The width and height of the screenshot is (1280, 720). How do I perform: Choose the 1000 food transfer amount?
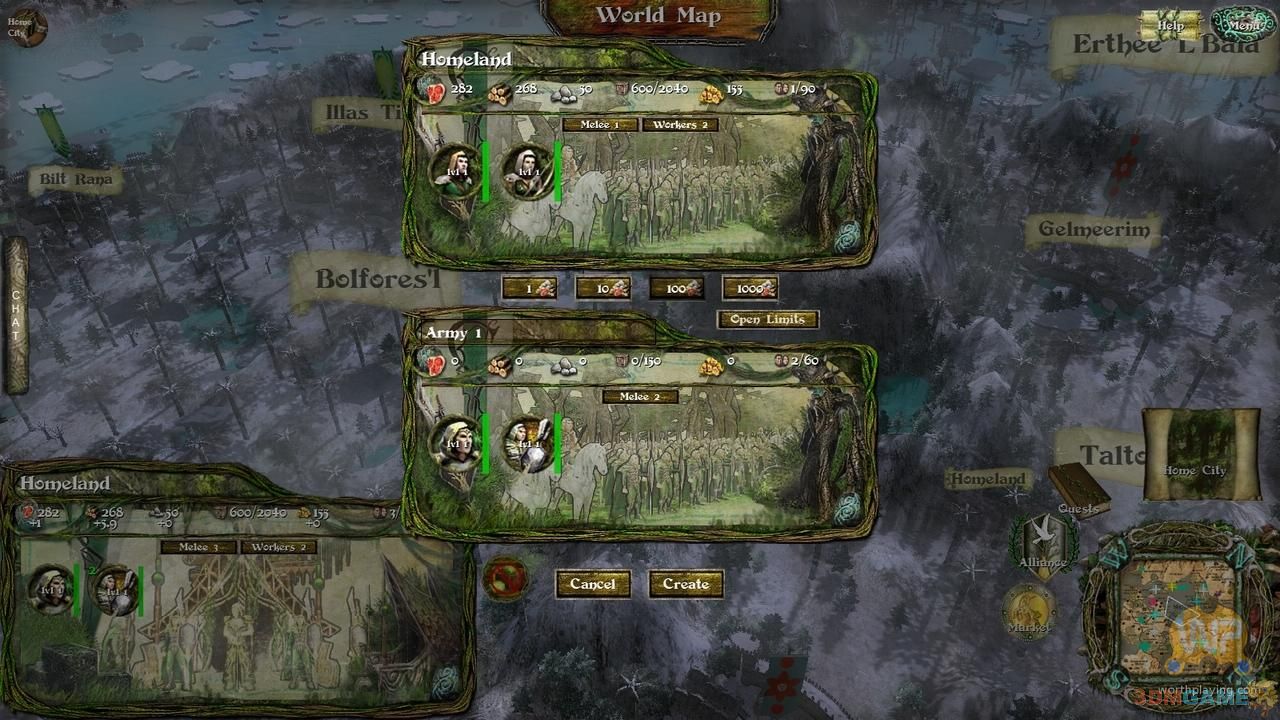point(750,288)
